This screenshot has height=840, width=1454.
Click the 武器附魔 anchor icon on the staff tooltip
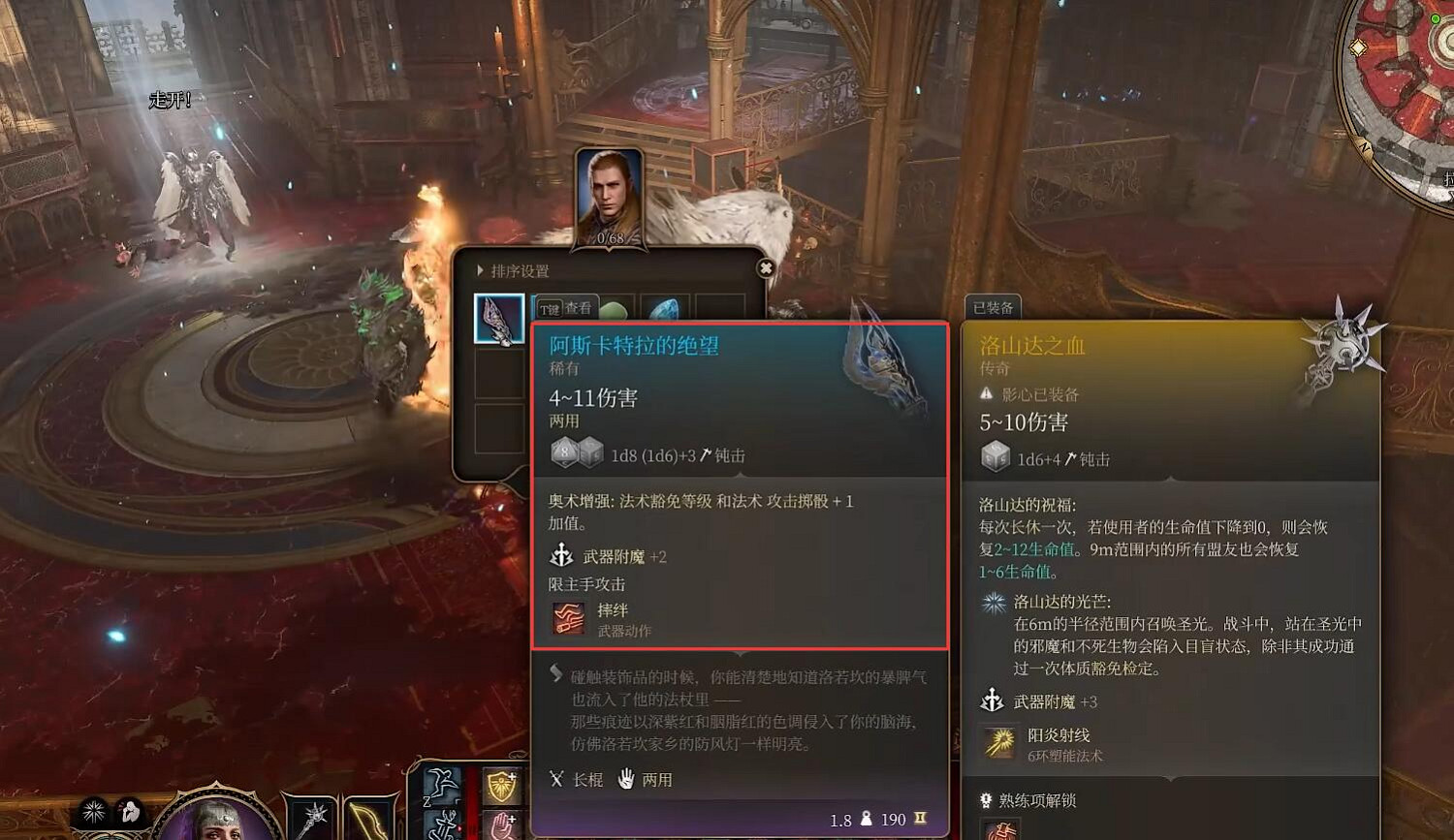click(560, 555)
